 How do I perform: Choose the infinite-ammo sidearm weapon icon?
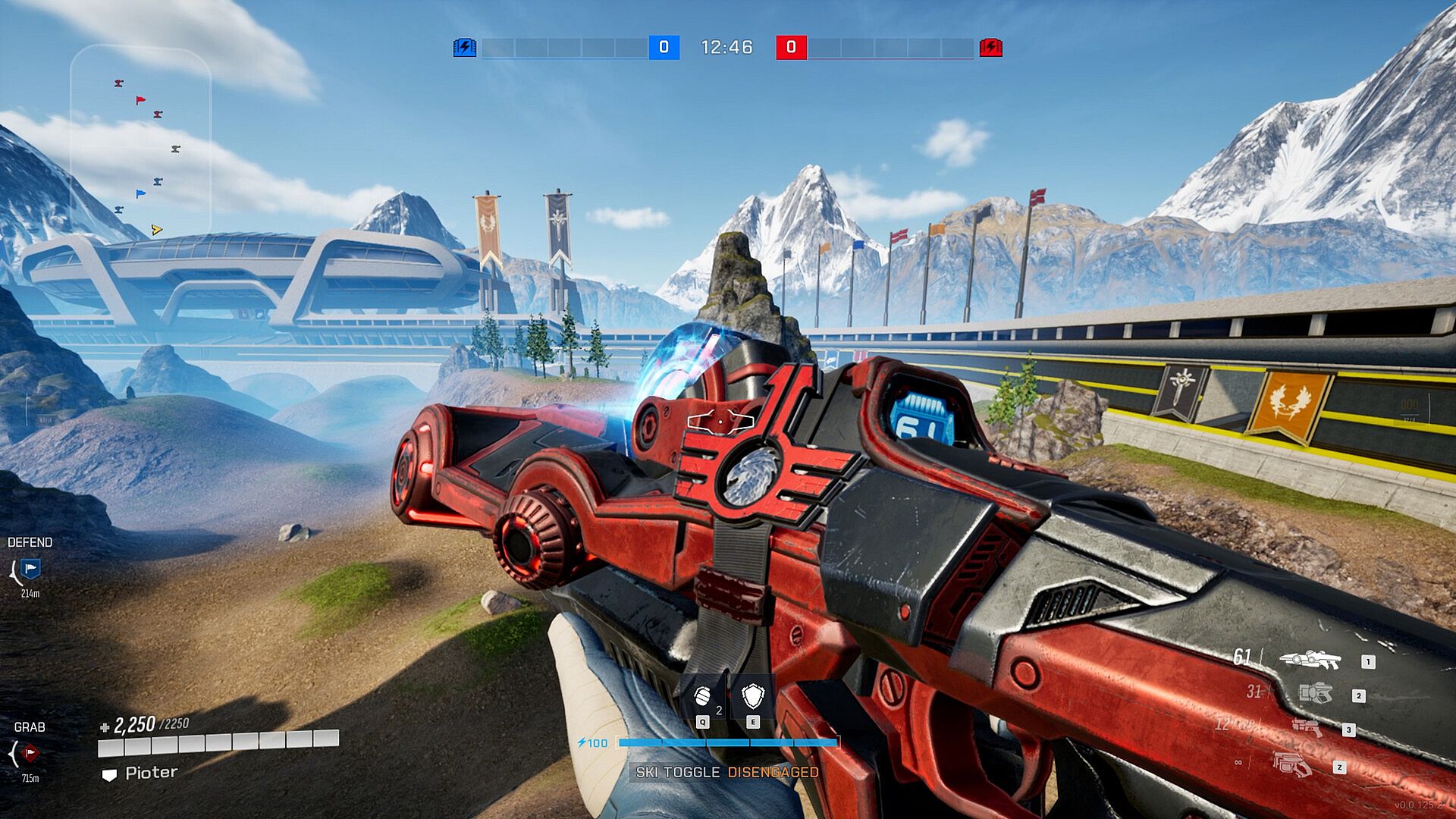click(x=1291, y=763)
